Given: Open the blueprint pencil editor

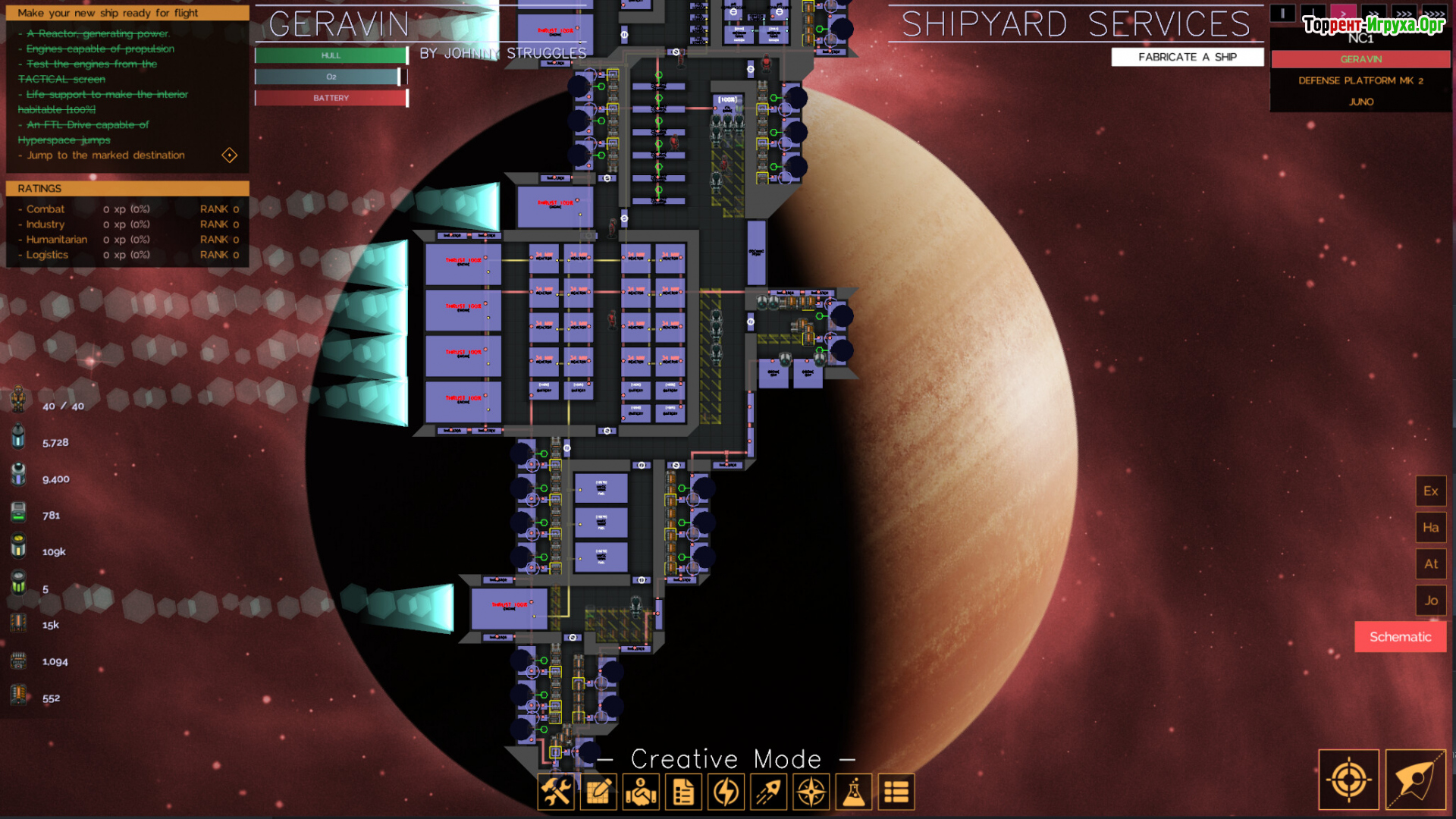Looking at the screenshot, I should 598,792.
